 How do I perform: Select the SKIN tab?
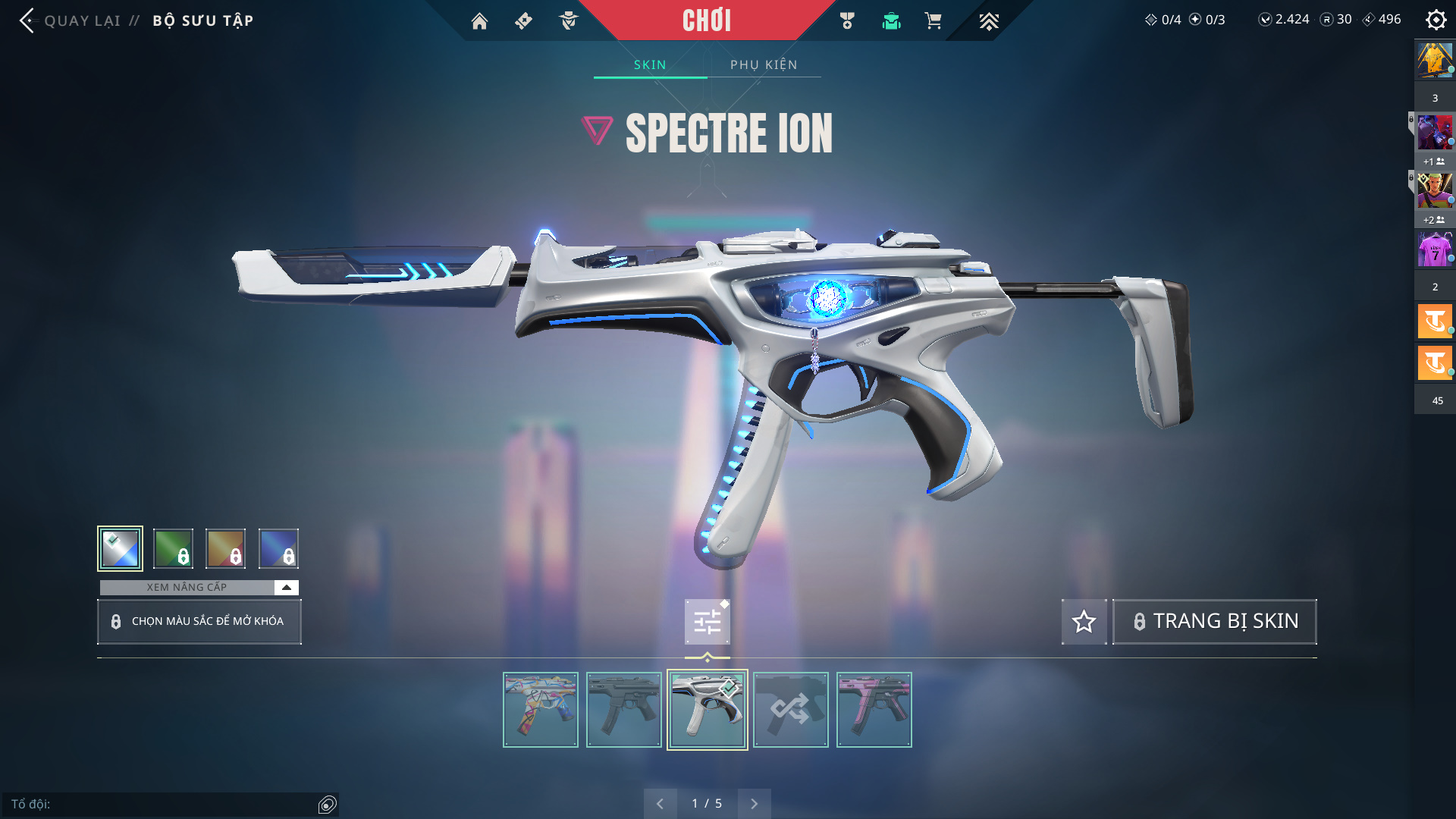coord(650,65)
